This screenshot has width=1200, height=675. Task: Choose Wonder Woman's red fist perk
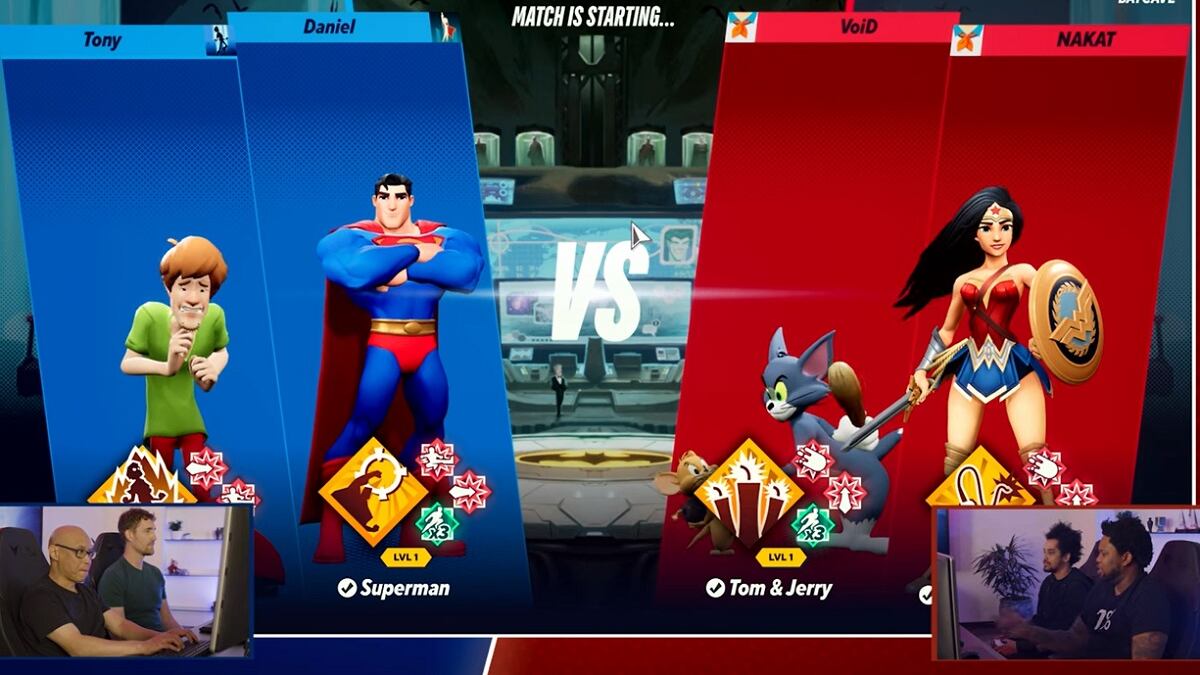[1045, 467]
